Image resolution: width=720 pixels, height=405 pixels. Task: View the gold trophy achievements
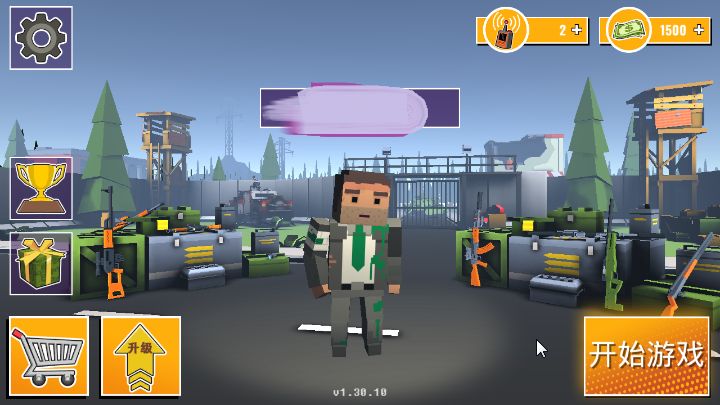pyautogui.click(x=41, y=188)
